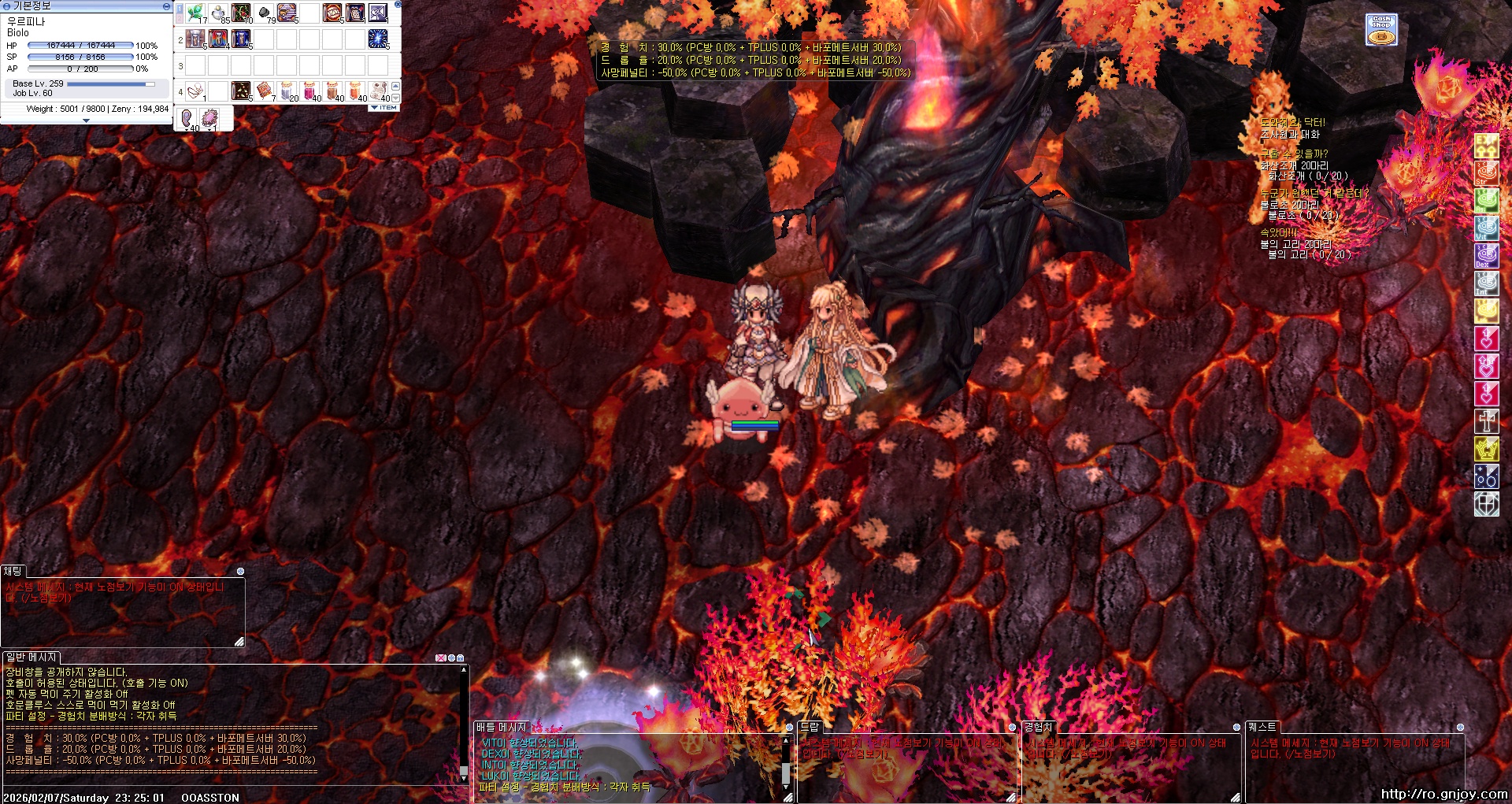
Task: Use the pink jar item with count 40
Action: (x=309, y=91)
